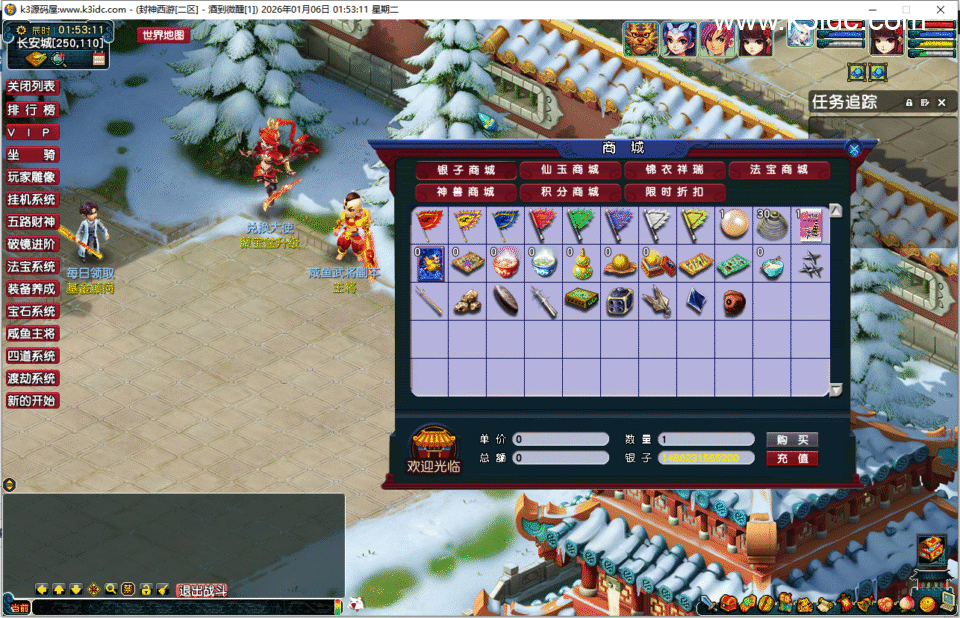Open the 宝石系统 gem system menu

pos(32,311)
